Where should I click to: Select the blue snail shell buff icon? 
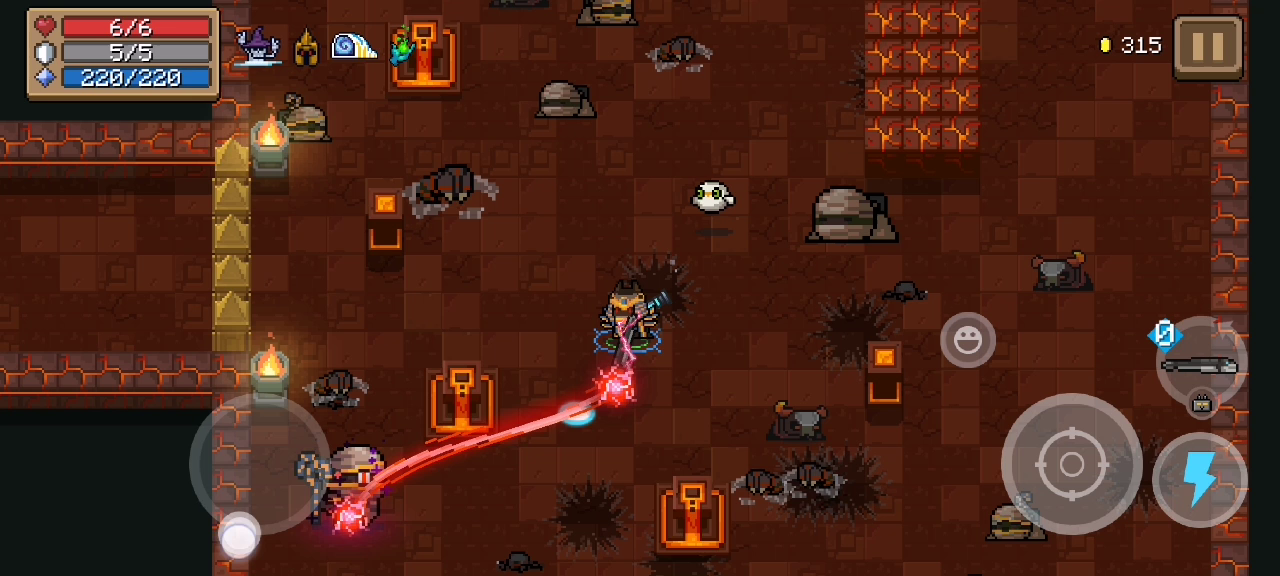point(353,46)
